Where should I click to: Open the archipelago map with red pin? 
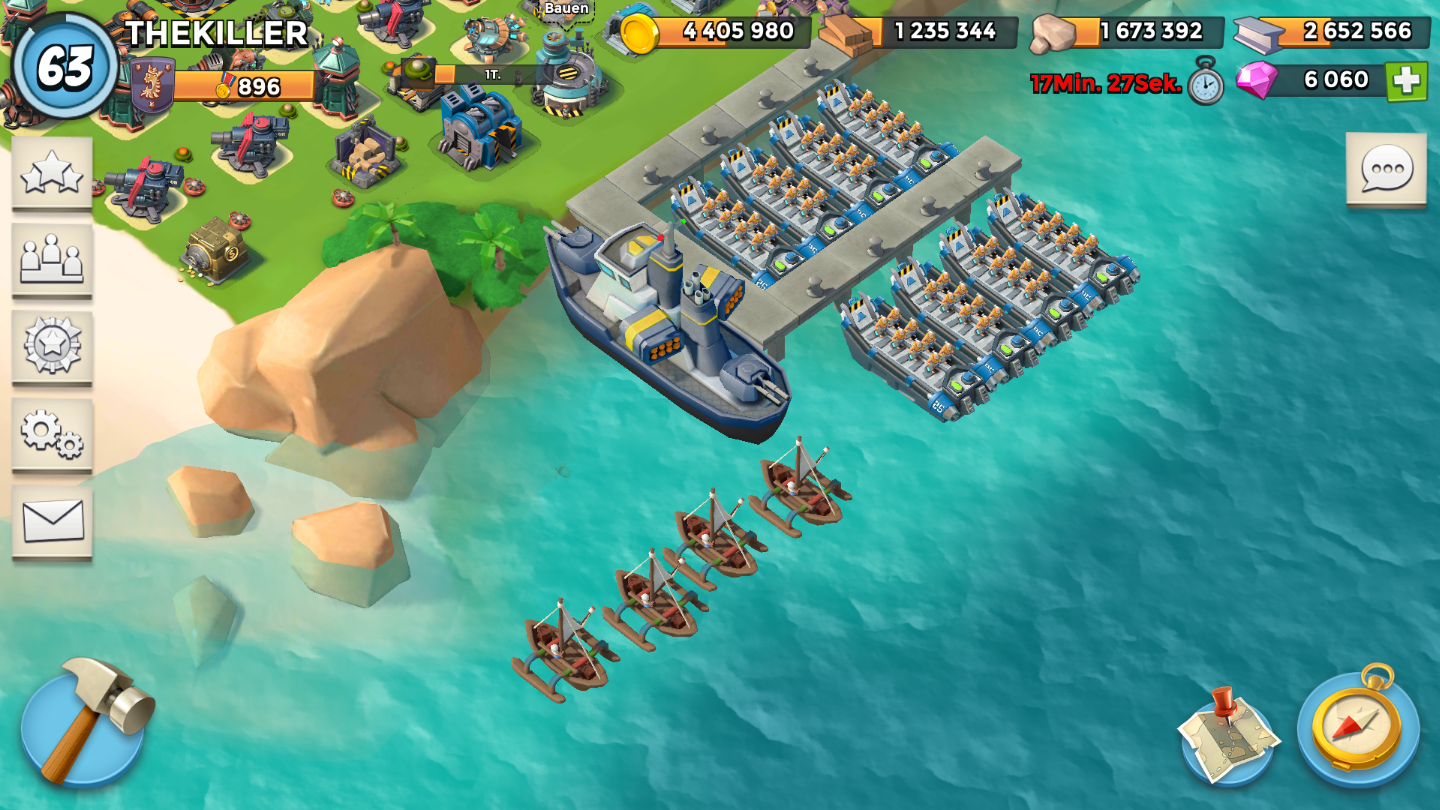(1228, 737)
